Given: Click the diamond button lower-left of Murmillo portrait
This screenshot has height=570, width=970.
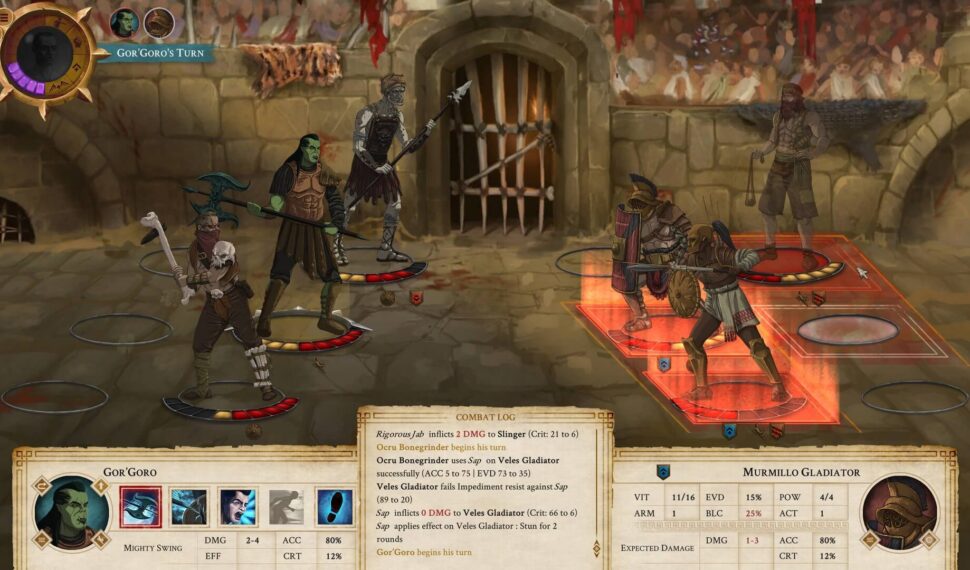Looking at the screenshot, I should tap(868, 542).
